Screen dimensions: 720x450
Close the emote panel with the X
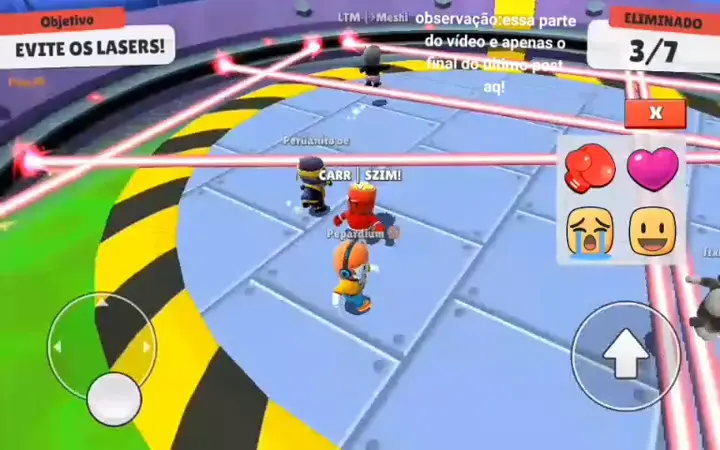pyautogui.click(x=655, y=113)
